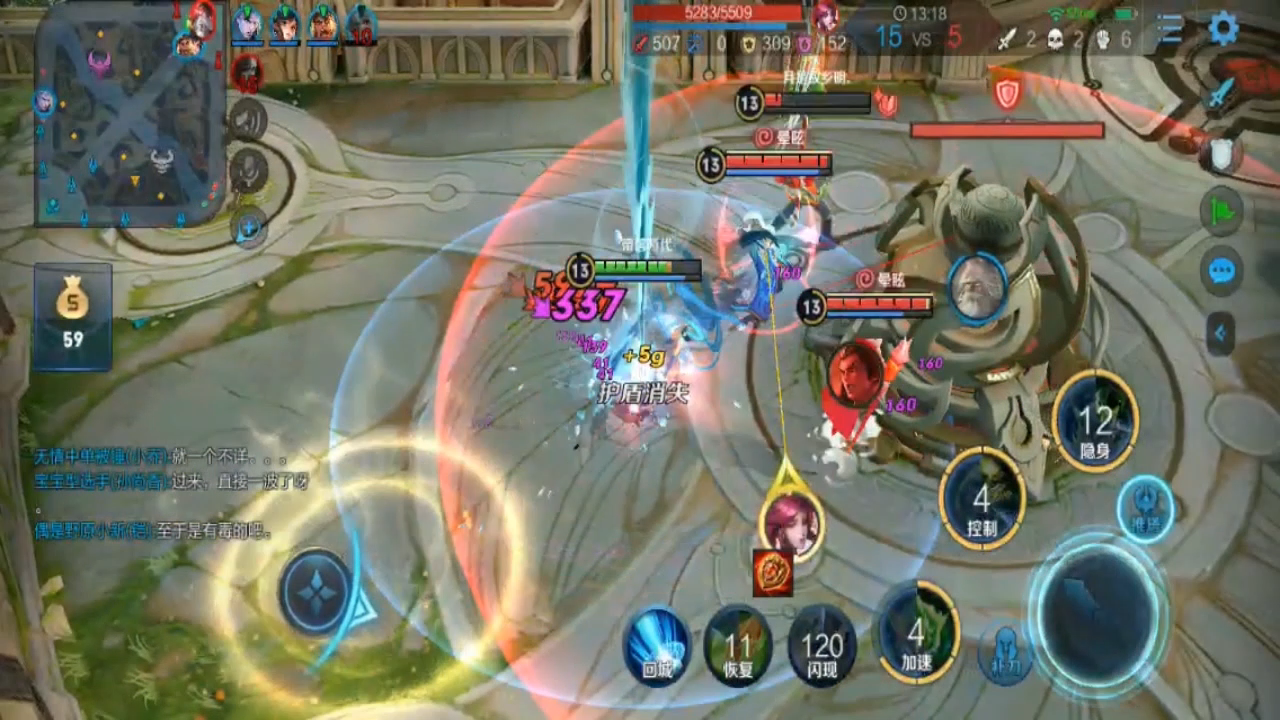Select the 推塔 tower attack button
This screenshot has width=1280, height=720.
click(1145, 509)
